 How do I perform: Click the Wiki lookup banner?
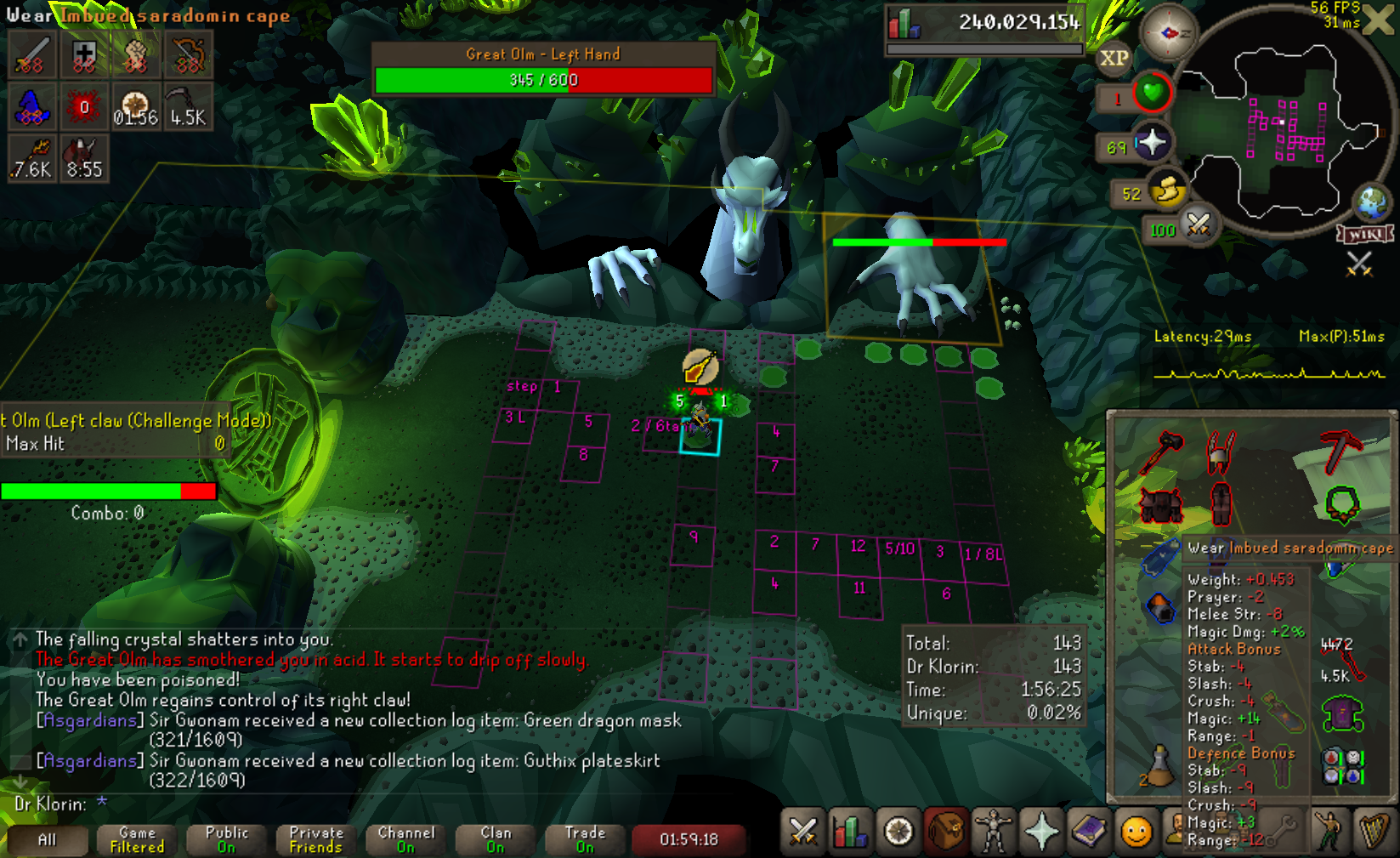click(1365, 234)
